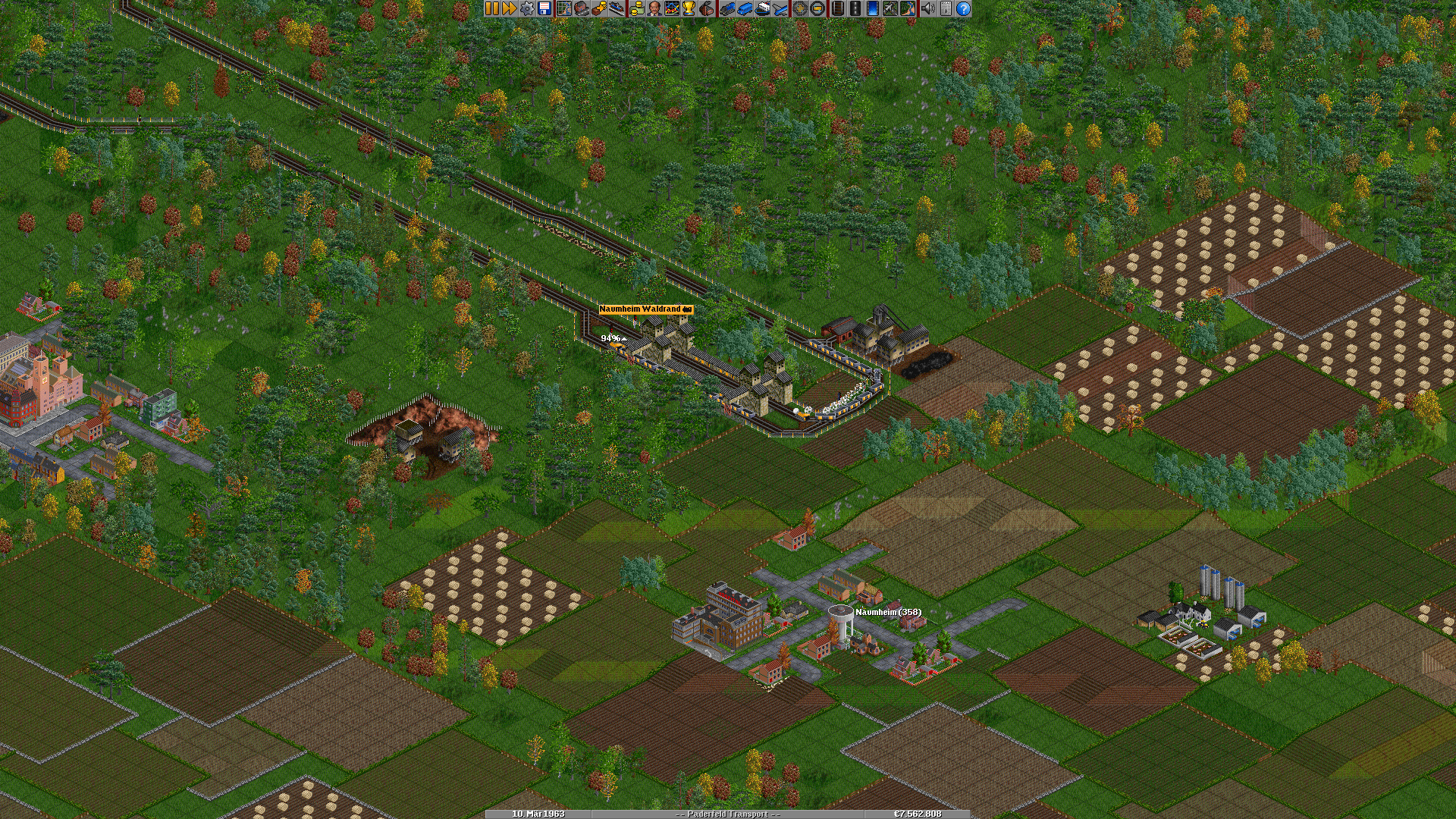Show the performance graphs

pyautogui.click(x=671, y=8)
